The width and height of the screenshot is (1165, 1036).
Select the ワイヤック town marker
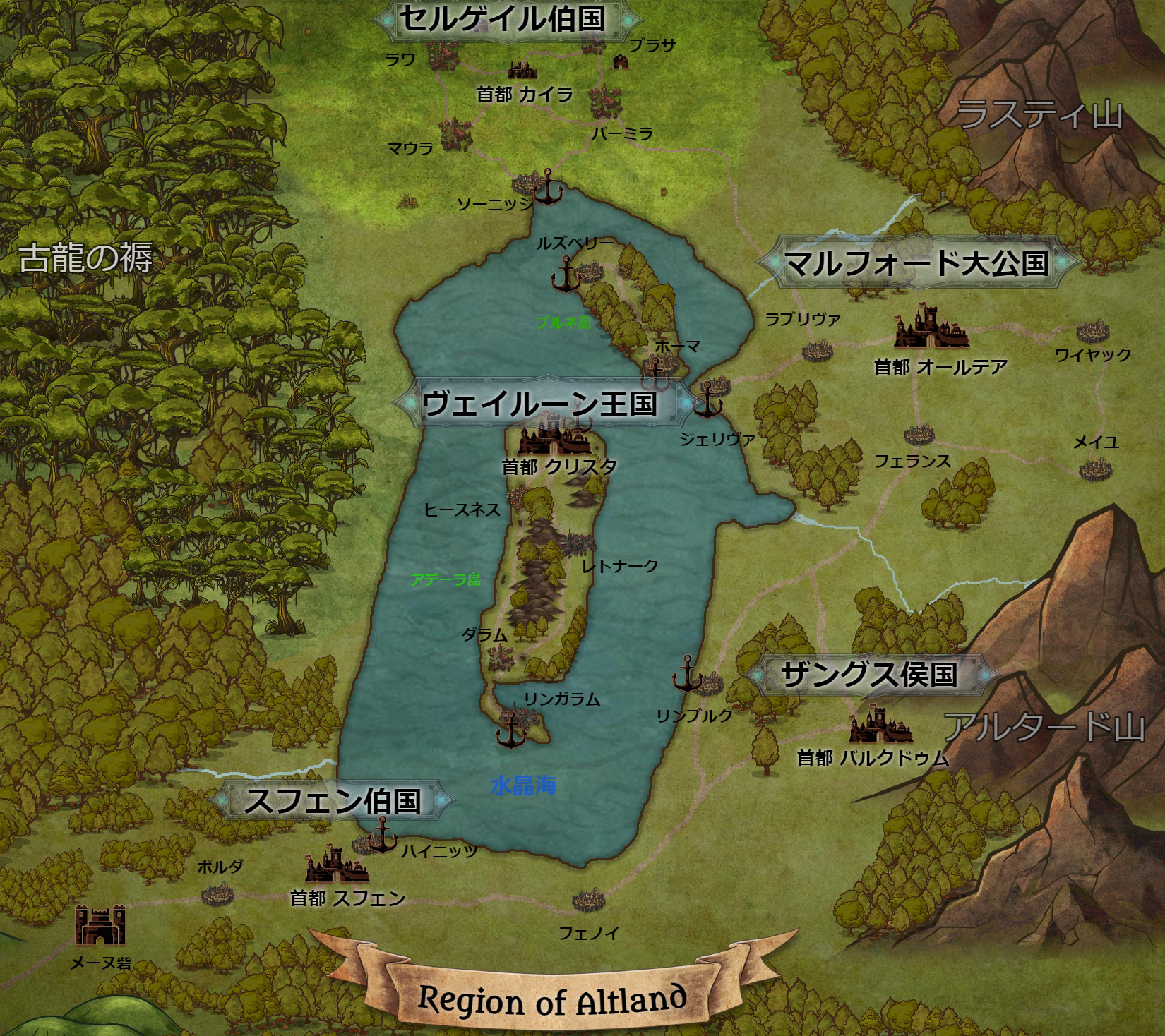[1092, 331]
